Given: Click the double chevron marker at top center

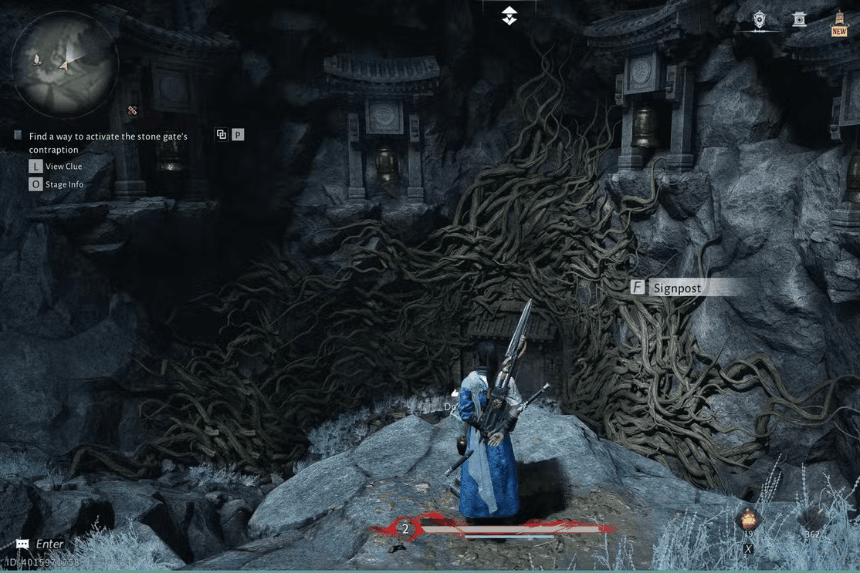Looking at the screenshot, I should 509,15.
